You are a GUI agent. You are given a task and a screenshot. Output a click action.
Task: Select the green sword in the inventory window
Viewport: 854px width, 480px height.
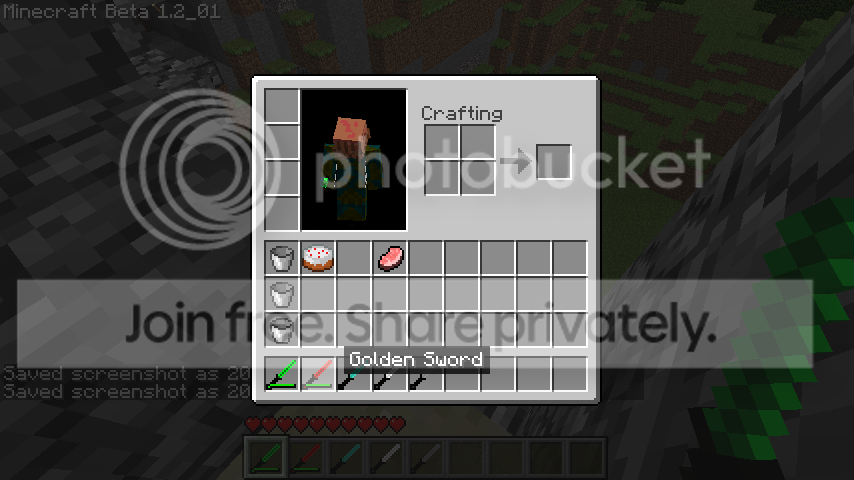click(282, 374)
